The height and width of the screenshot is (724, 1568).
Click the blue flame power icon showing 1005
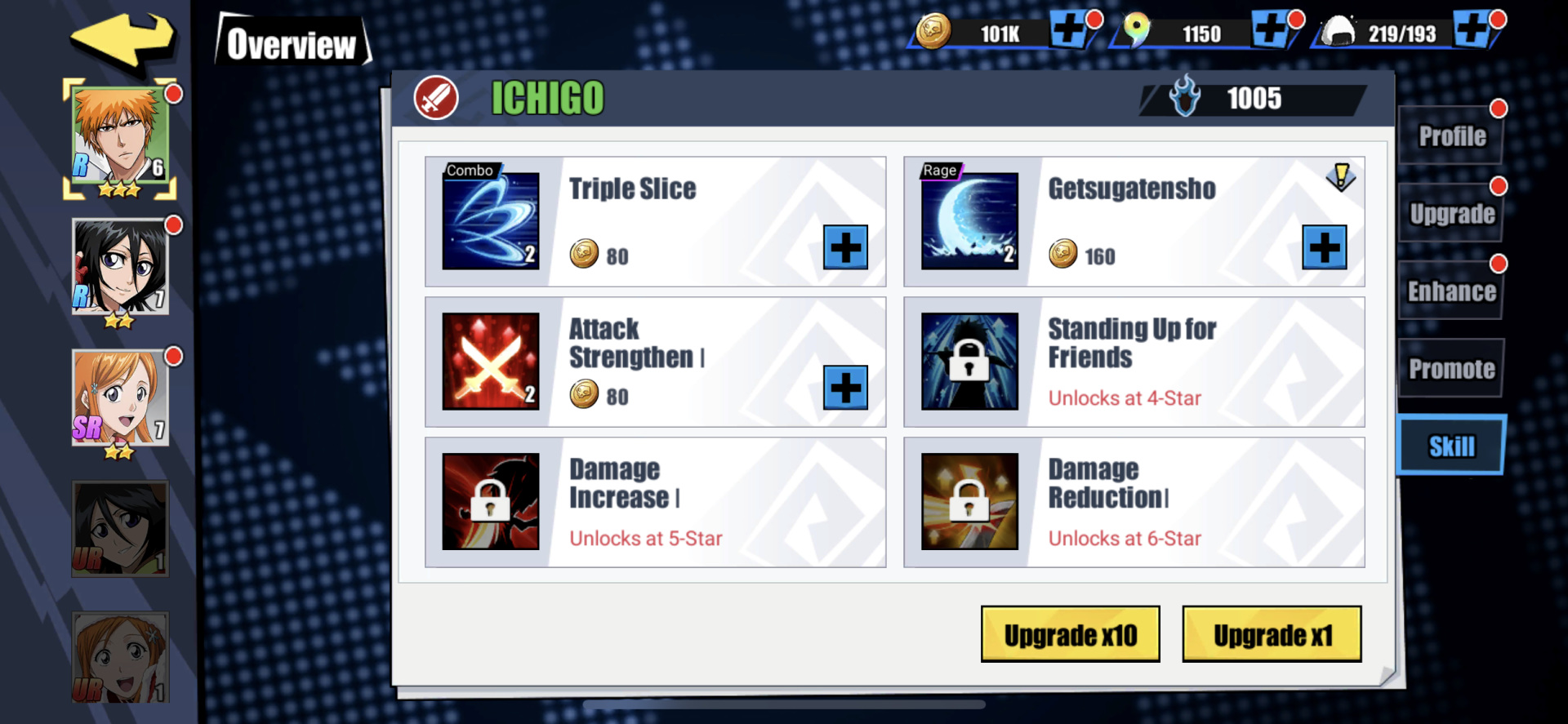pos(1183,98)
